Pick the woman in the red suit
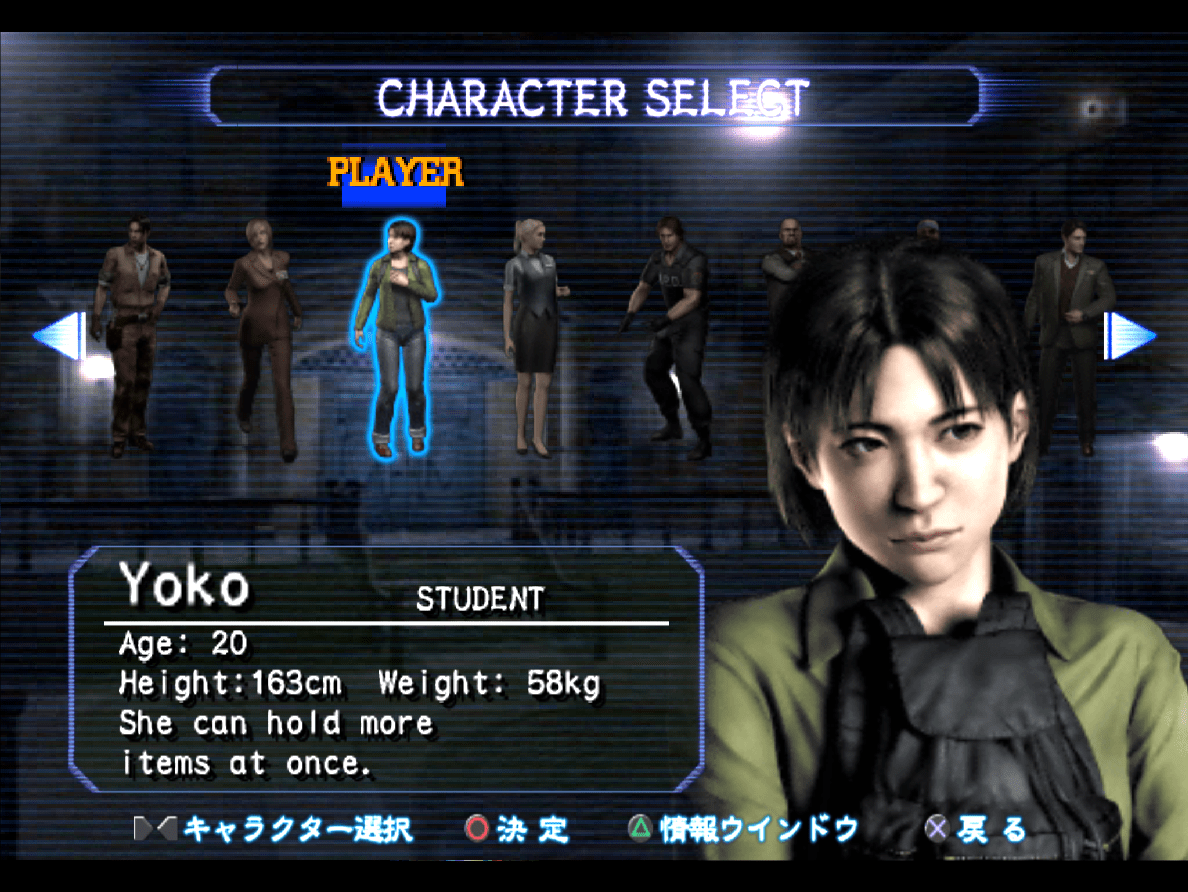Screen dimensions: 1188x892 click(262, 335)
